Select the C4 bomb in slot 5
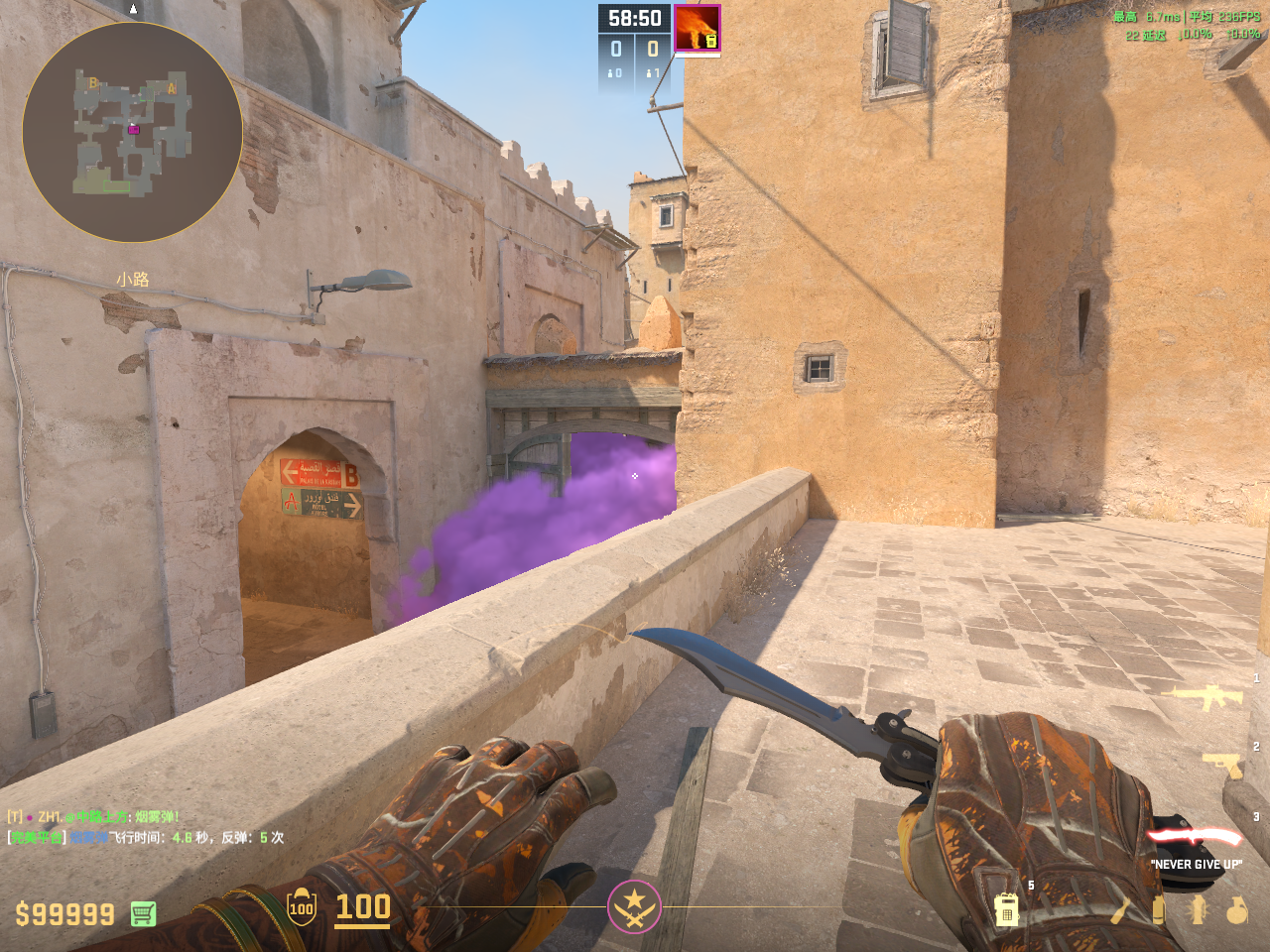 click(x=1007, y=908)
